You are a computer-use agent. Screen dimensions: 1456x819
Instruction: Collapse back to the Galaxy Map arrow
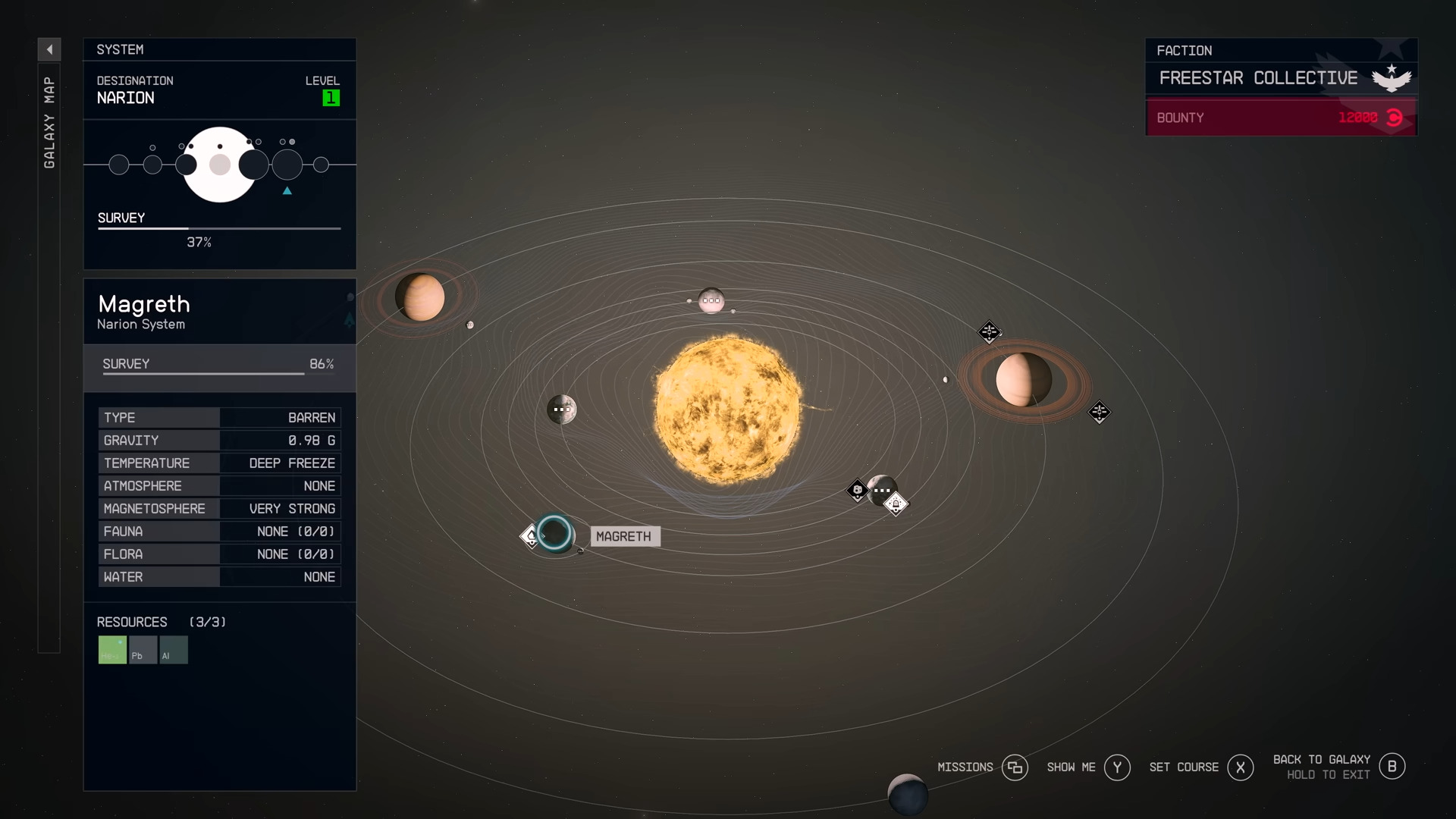click(x=49, y=50)
